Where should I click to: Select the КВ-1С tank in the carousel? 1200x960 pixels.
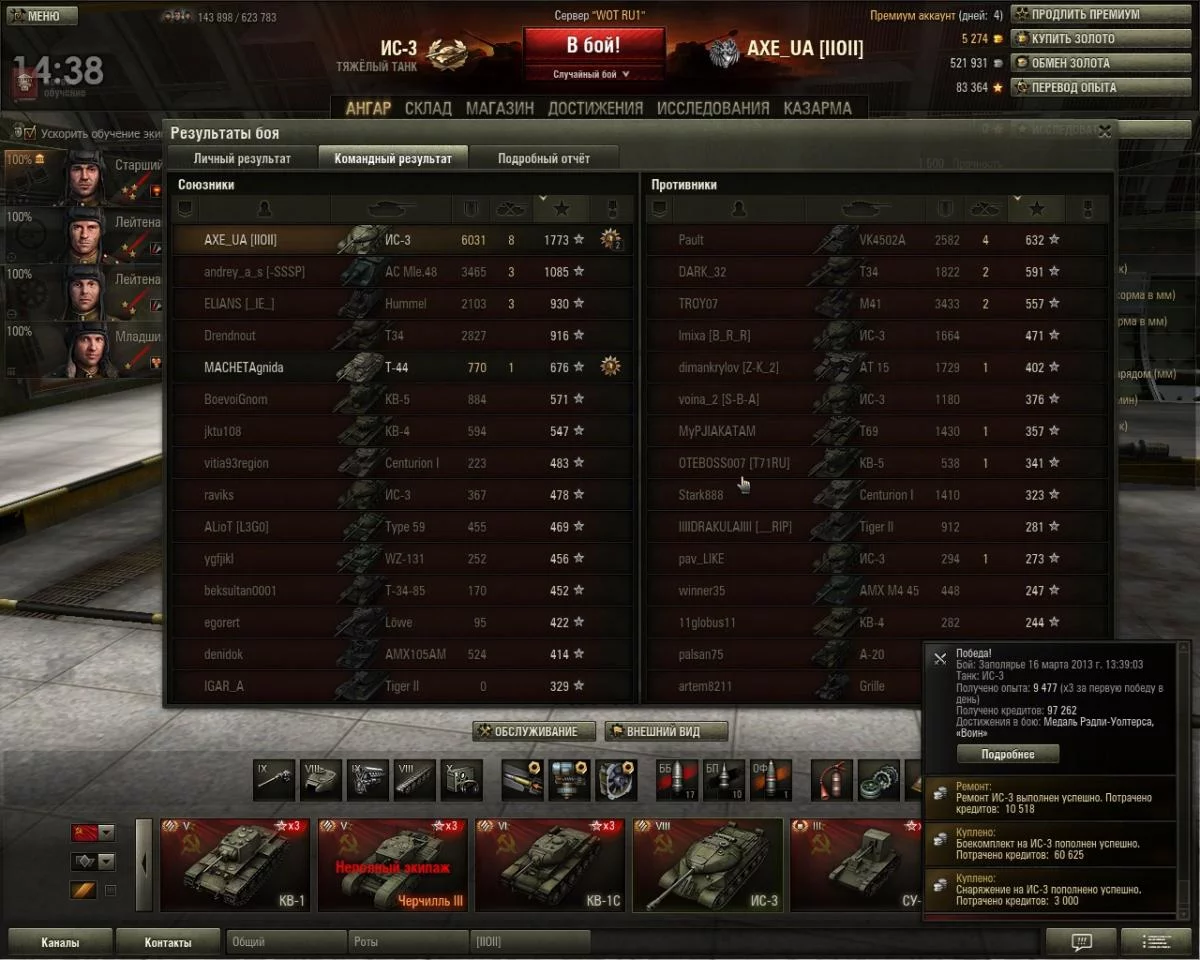(x=550, y=865)
